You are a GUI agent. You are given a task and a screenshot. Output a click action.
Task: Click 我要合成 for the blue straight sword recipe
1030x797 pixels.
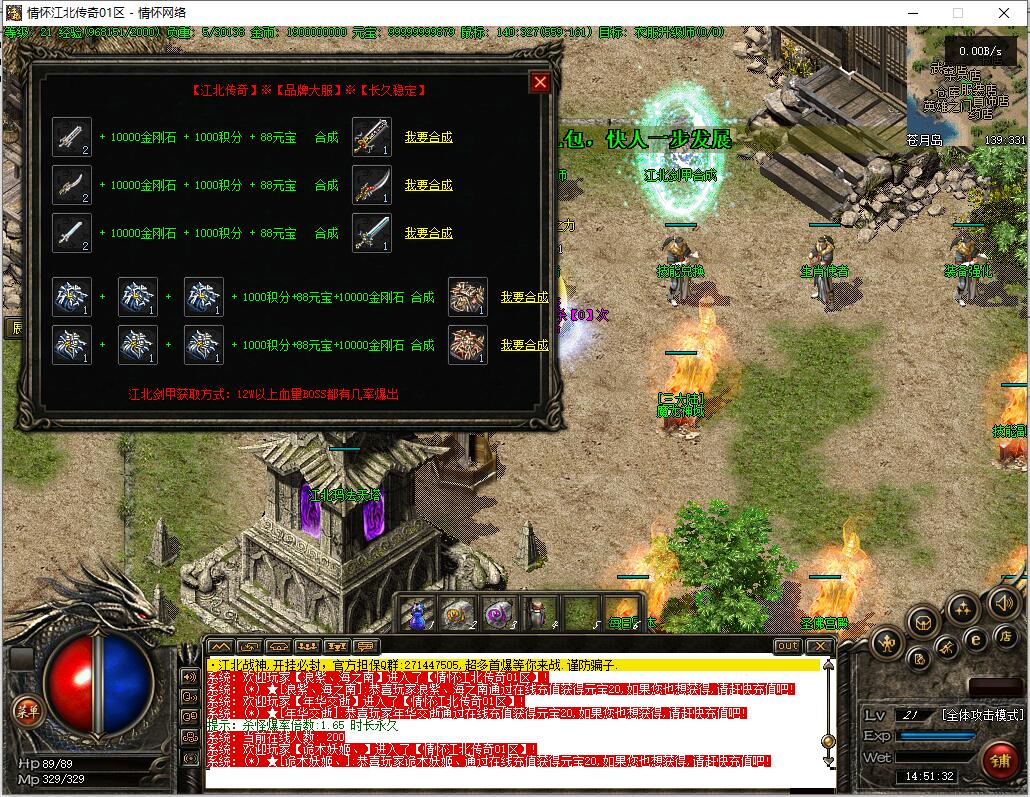point(428,233)
